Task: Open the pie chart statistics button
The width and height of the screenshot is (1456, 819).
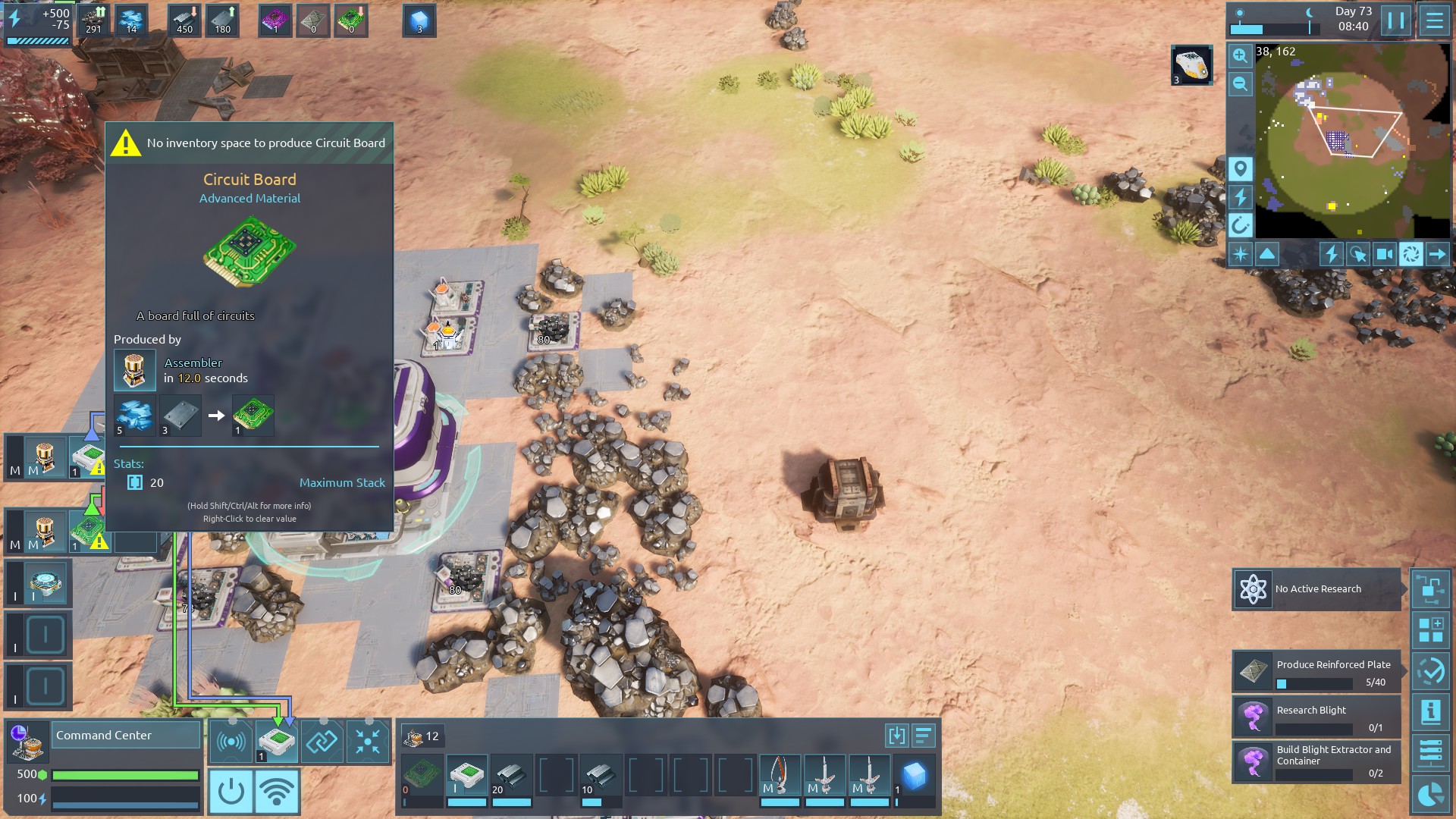Action: (x=1431, y=795)
